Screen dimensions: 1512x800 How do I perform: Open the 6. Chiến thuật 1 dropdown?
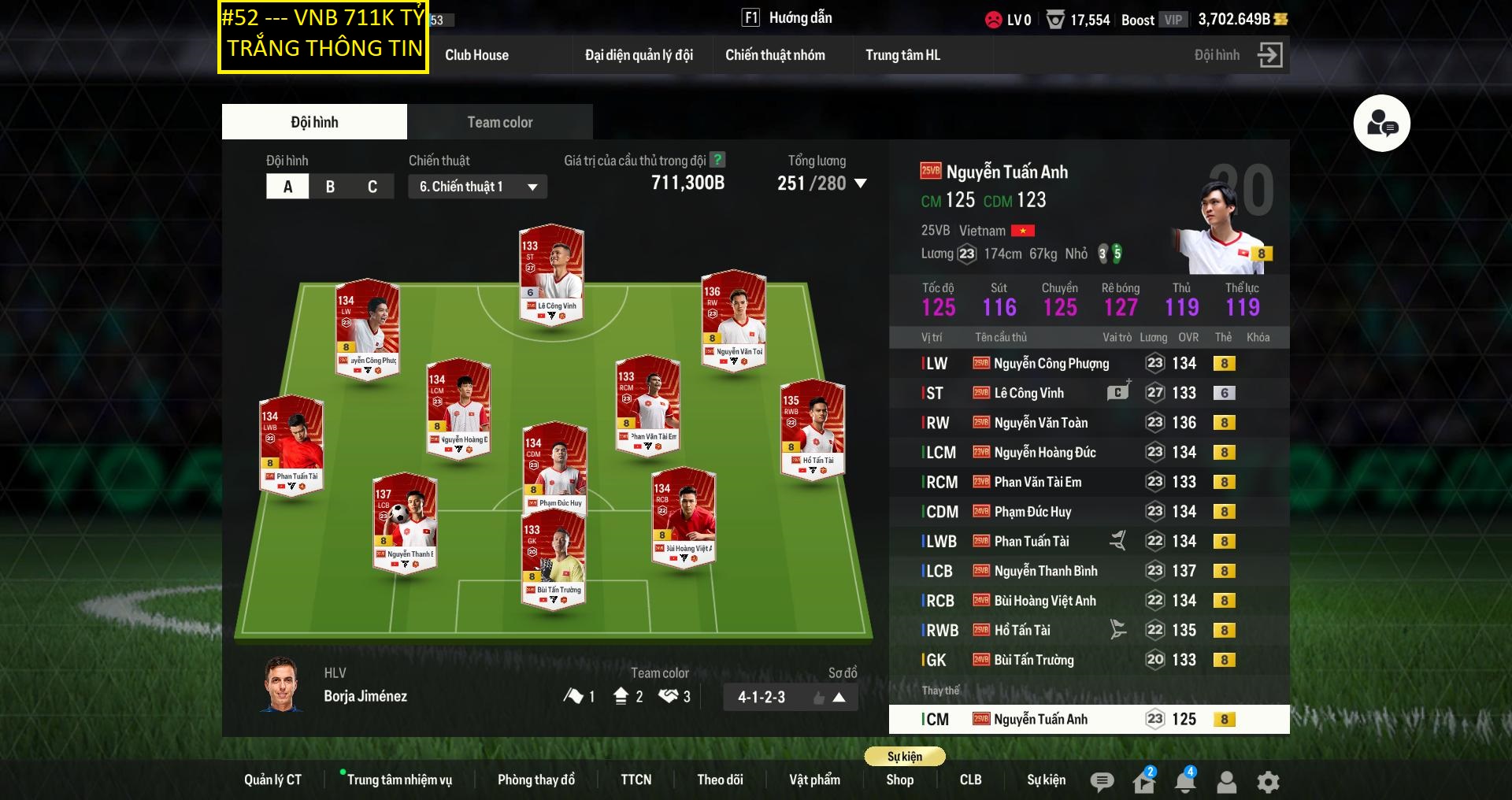pyautogui.click(x=476, y=187)
